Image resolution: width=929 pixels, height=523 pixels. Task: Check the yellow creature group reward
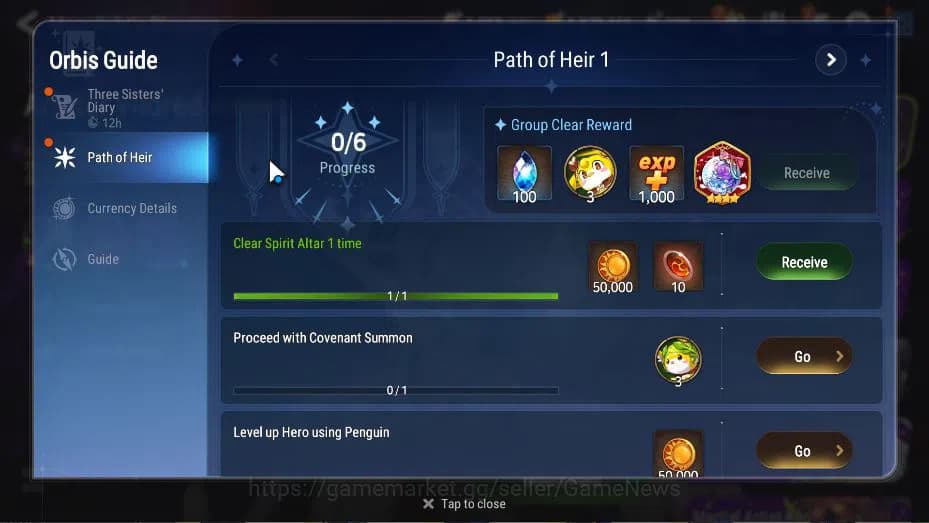click(590, 173)
